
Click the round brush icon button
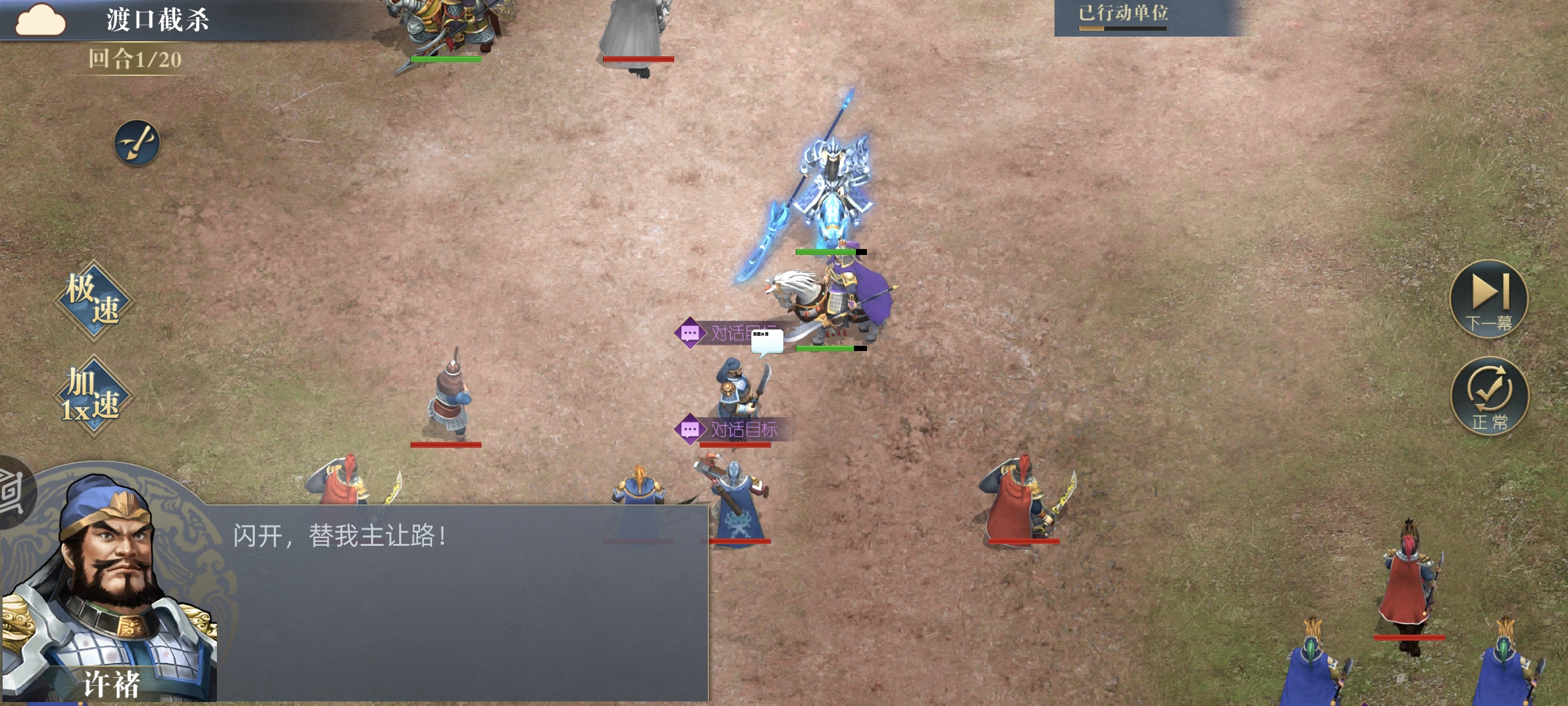pos(137,143)
